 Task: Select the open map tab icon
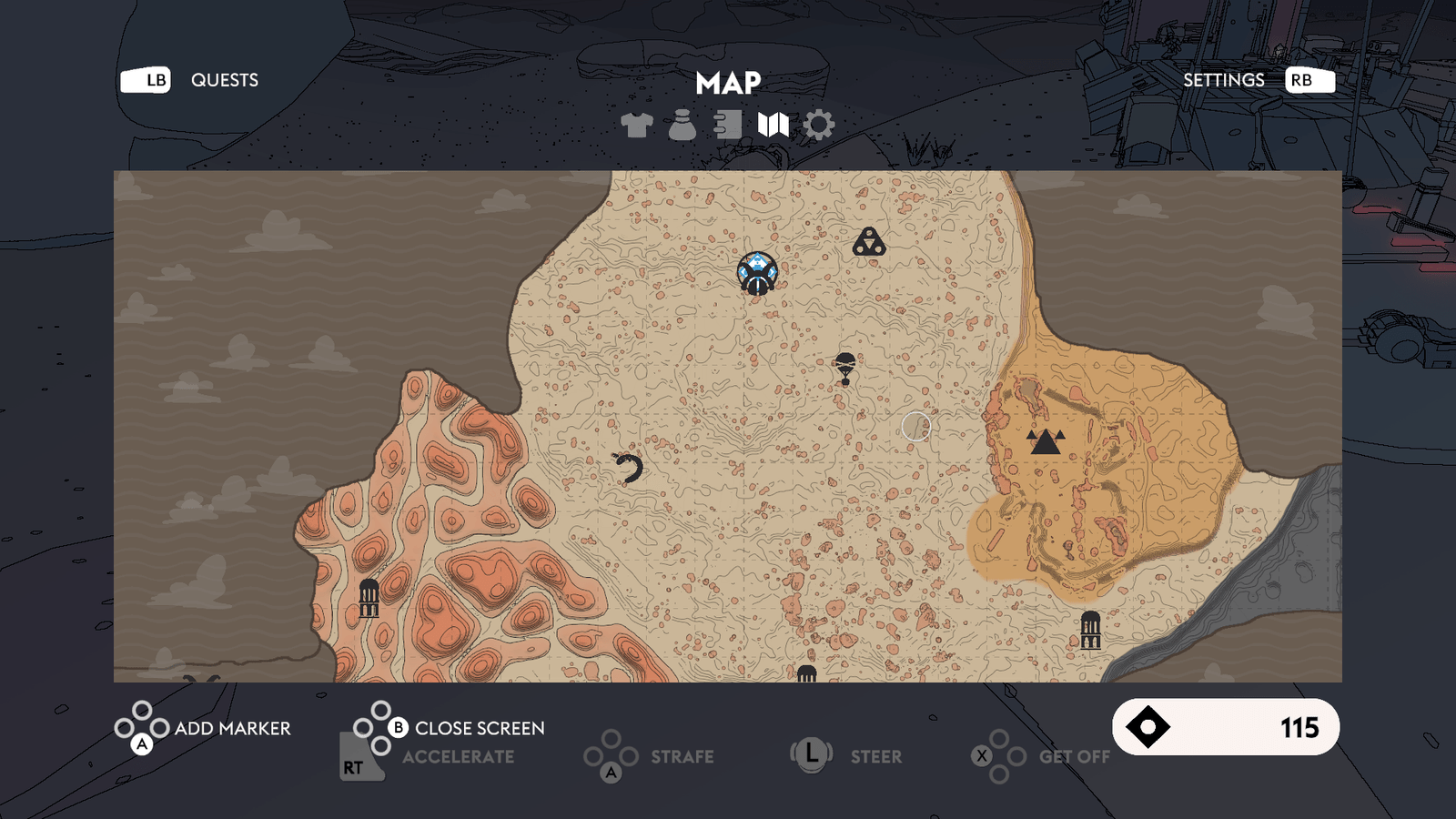(x=773, y=125)
